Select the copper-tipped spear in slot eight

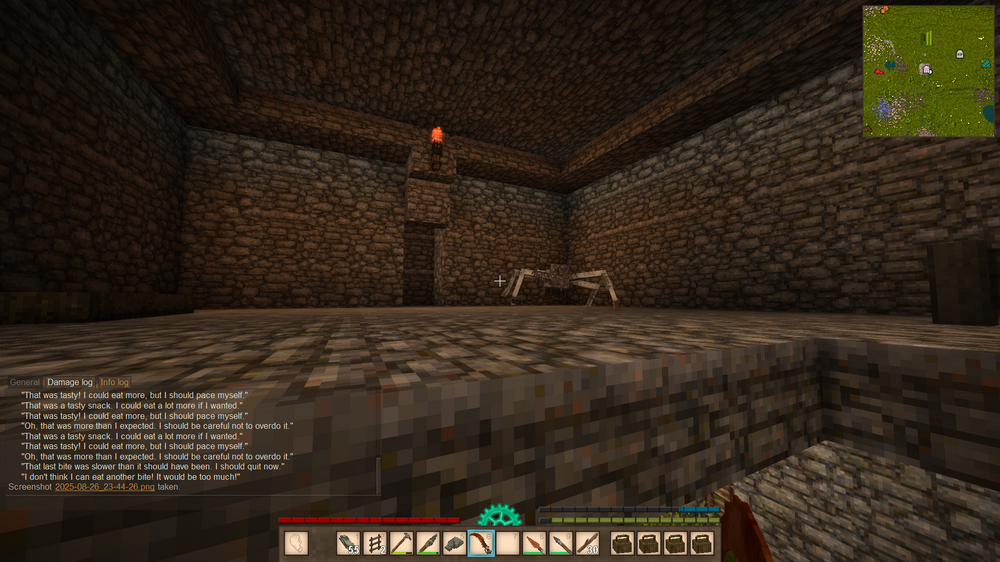click(x=535, y=543)
